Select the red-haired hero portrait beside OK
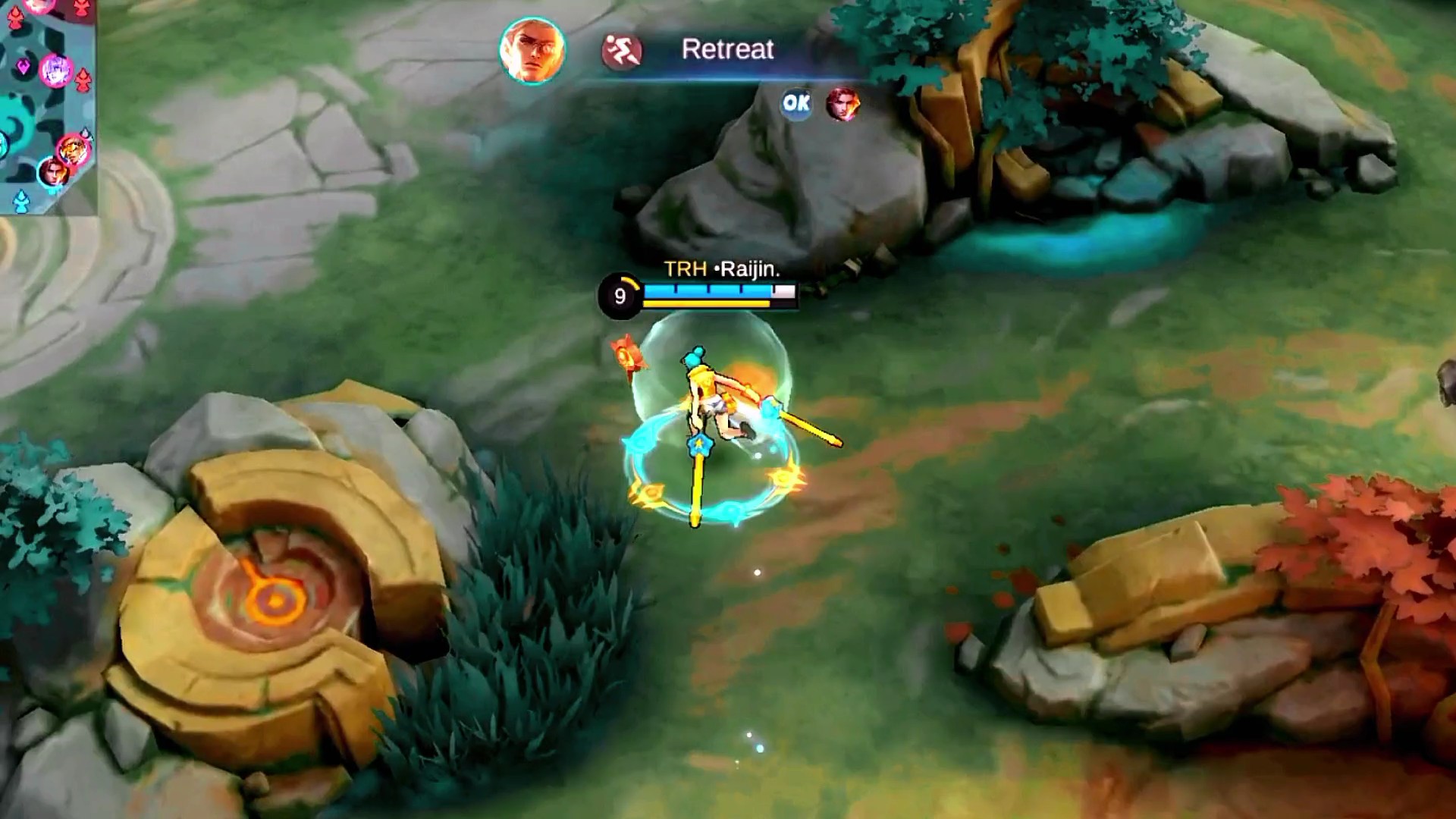The height and width of the screenshot is (819, 1456). [843, 104]
